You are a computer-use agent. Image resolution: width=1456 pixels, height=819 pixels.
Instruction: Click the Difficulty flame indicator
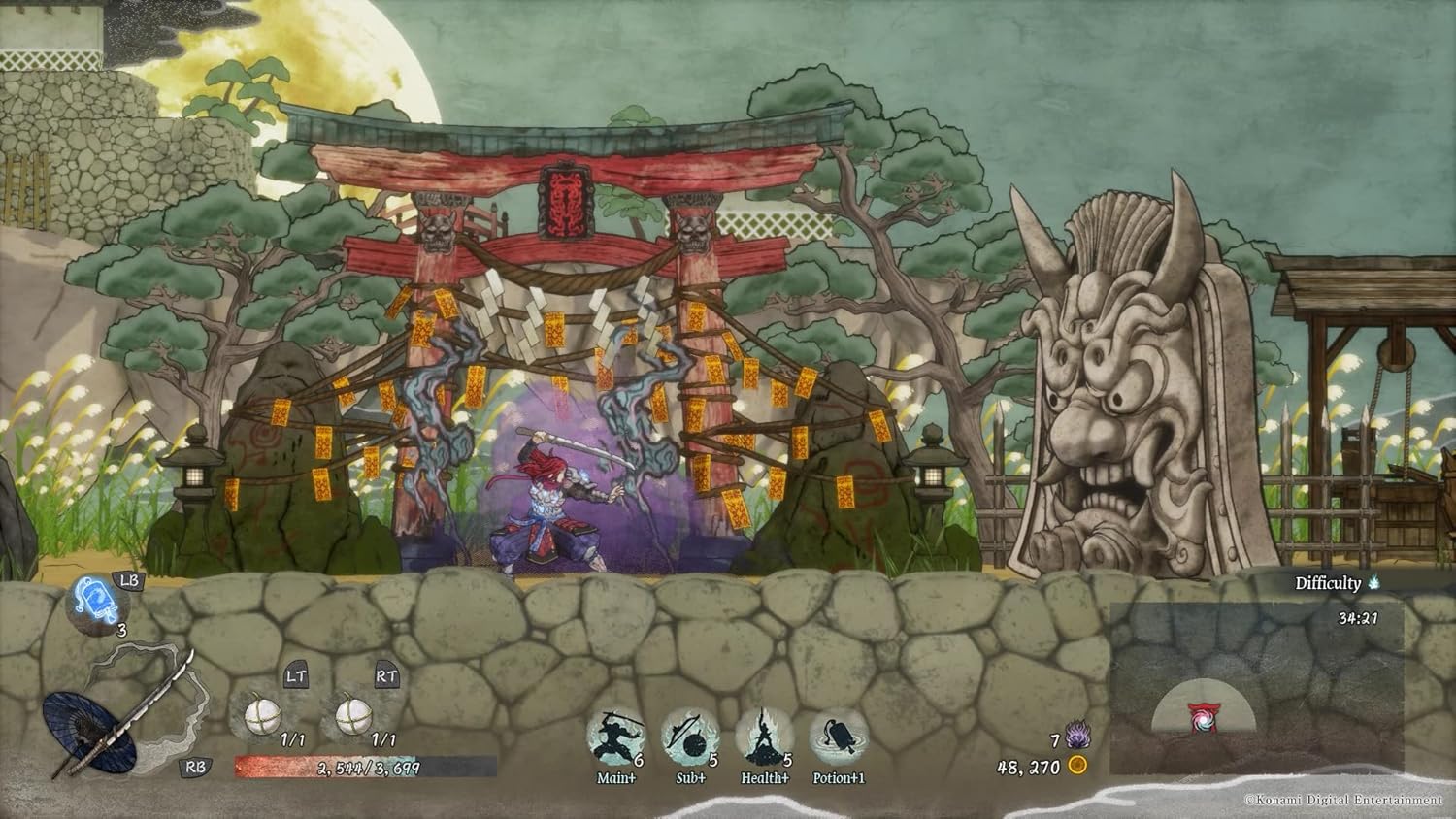[x=1373, y=583]
